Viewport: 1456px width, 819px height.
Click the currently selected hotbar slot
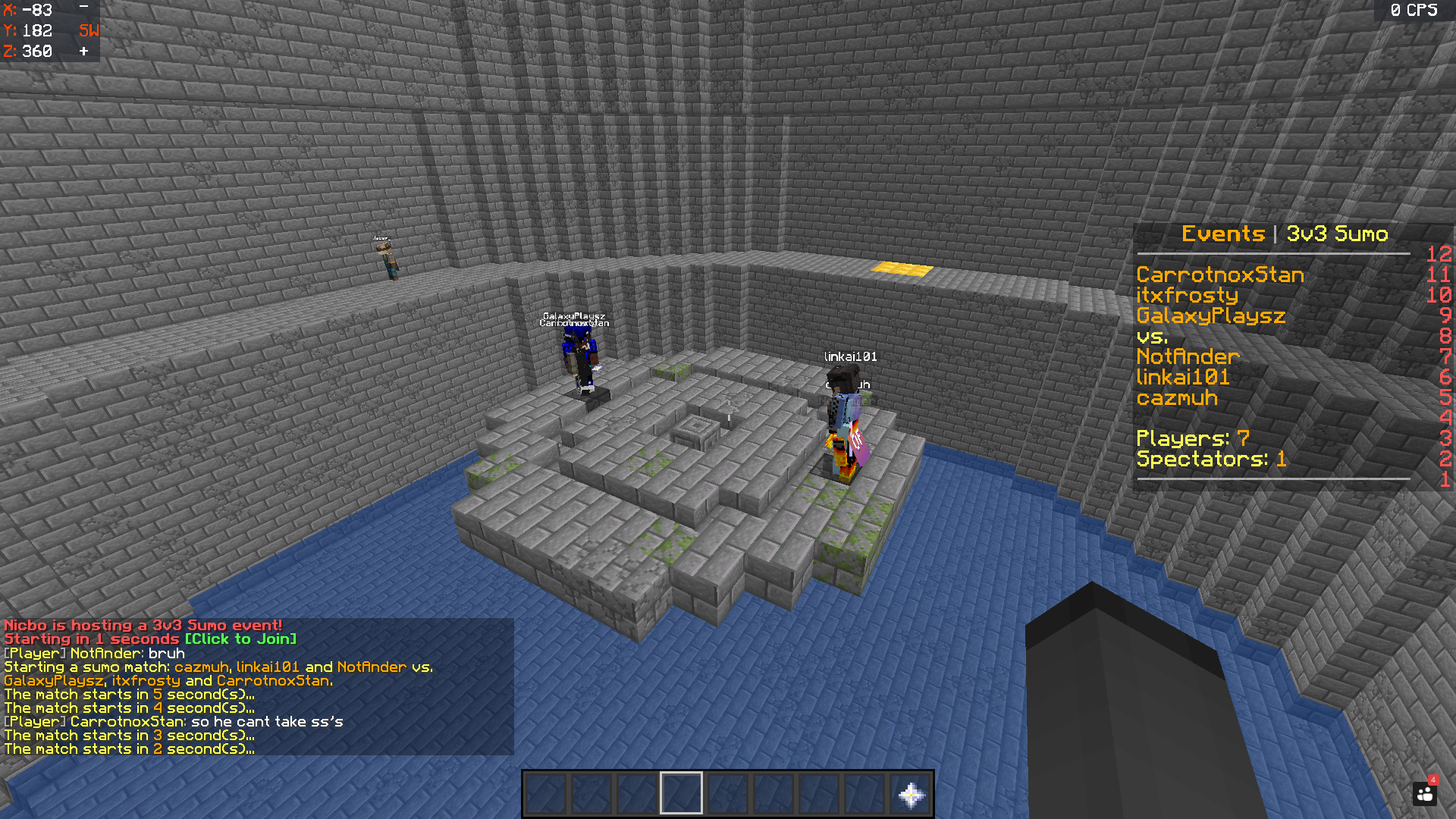click(x=680, y=792)
